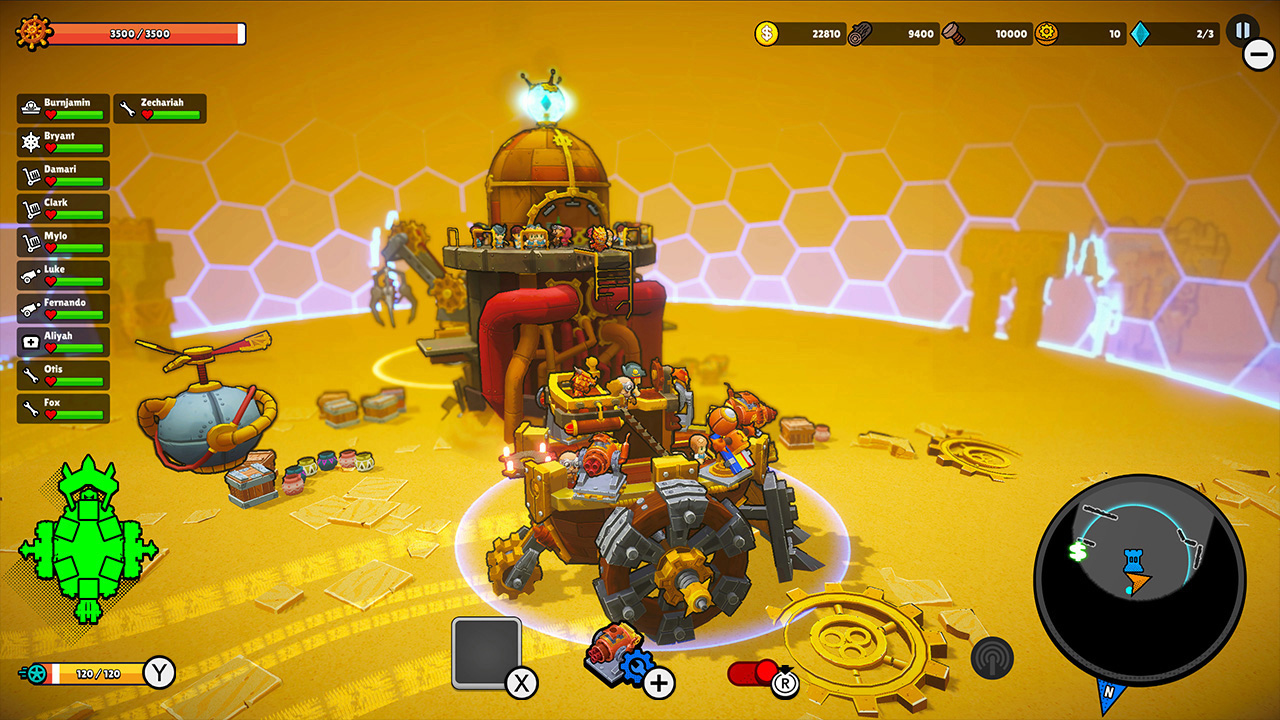This screenshot has height=720, width=1280.
Task: Pick crew member Clark
Action: pos(63,208)
